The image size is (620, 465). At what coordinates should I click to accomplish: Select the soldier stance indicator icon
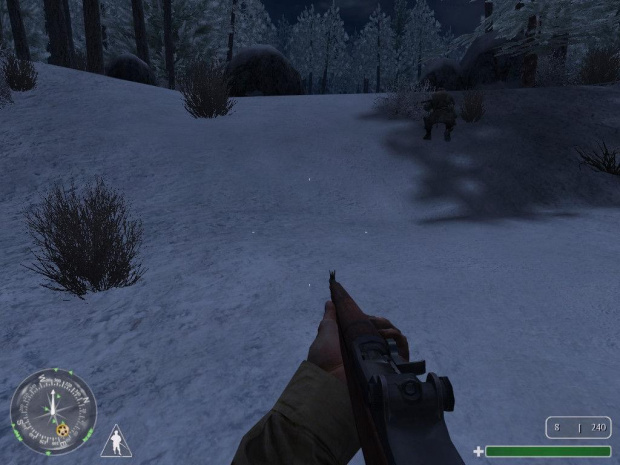(116, 441)
